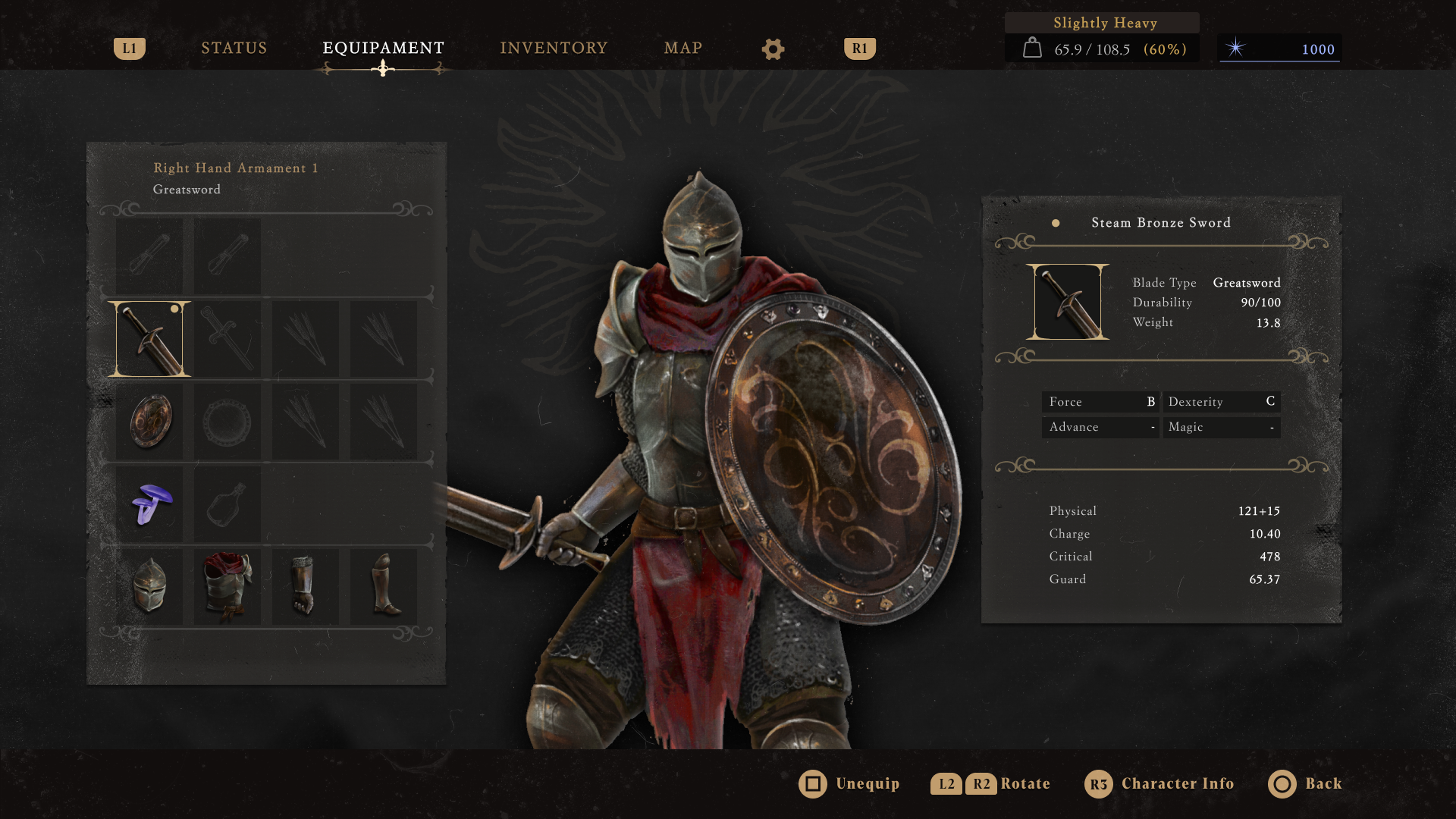Open Character Info
The image size is (1456, 819).
(x=1159, y=783)
